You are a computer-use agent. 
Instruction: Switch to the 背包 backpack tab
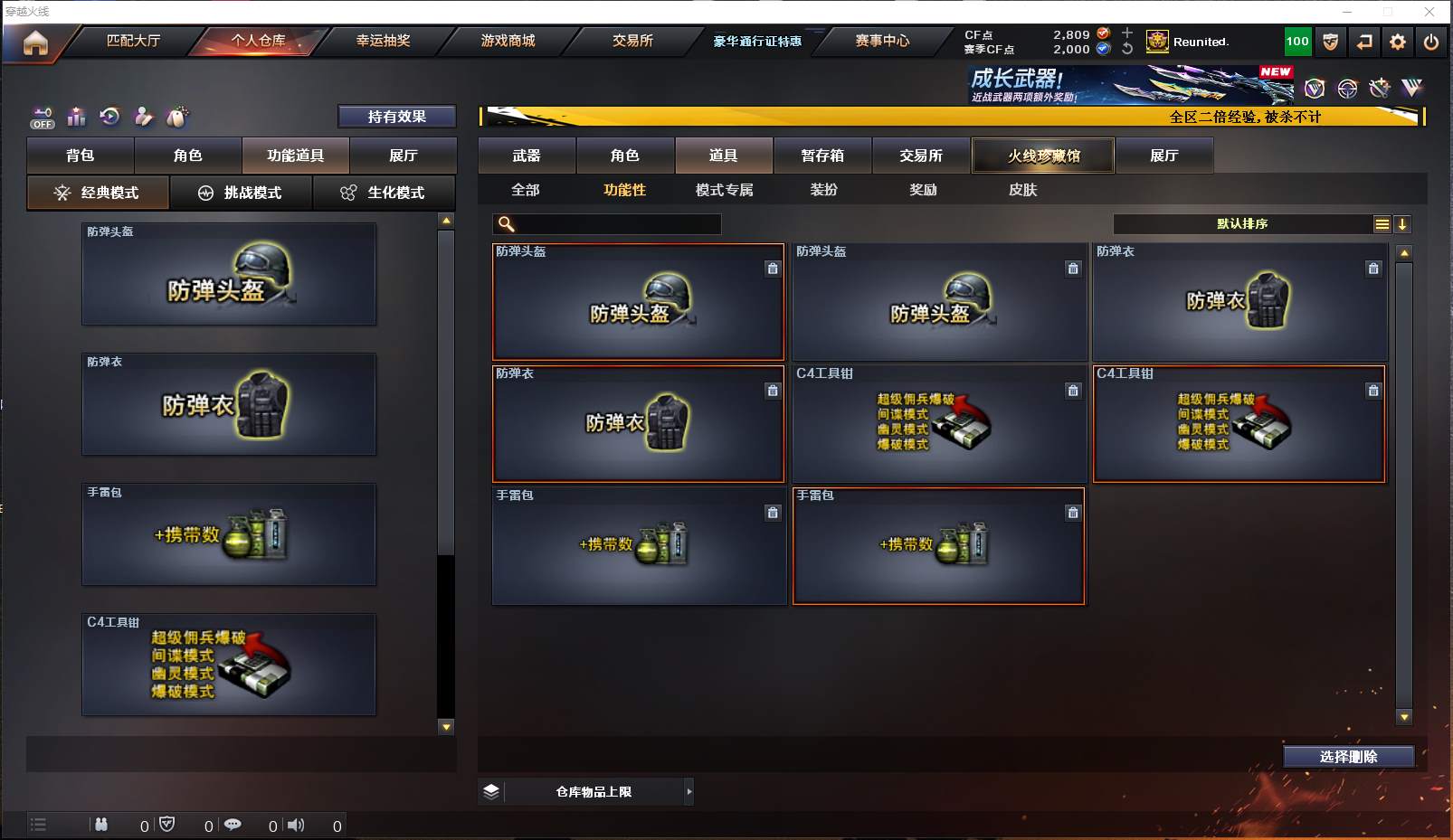(81, 156)
